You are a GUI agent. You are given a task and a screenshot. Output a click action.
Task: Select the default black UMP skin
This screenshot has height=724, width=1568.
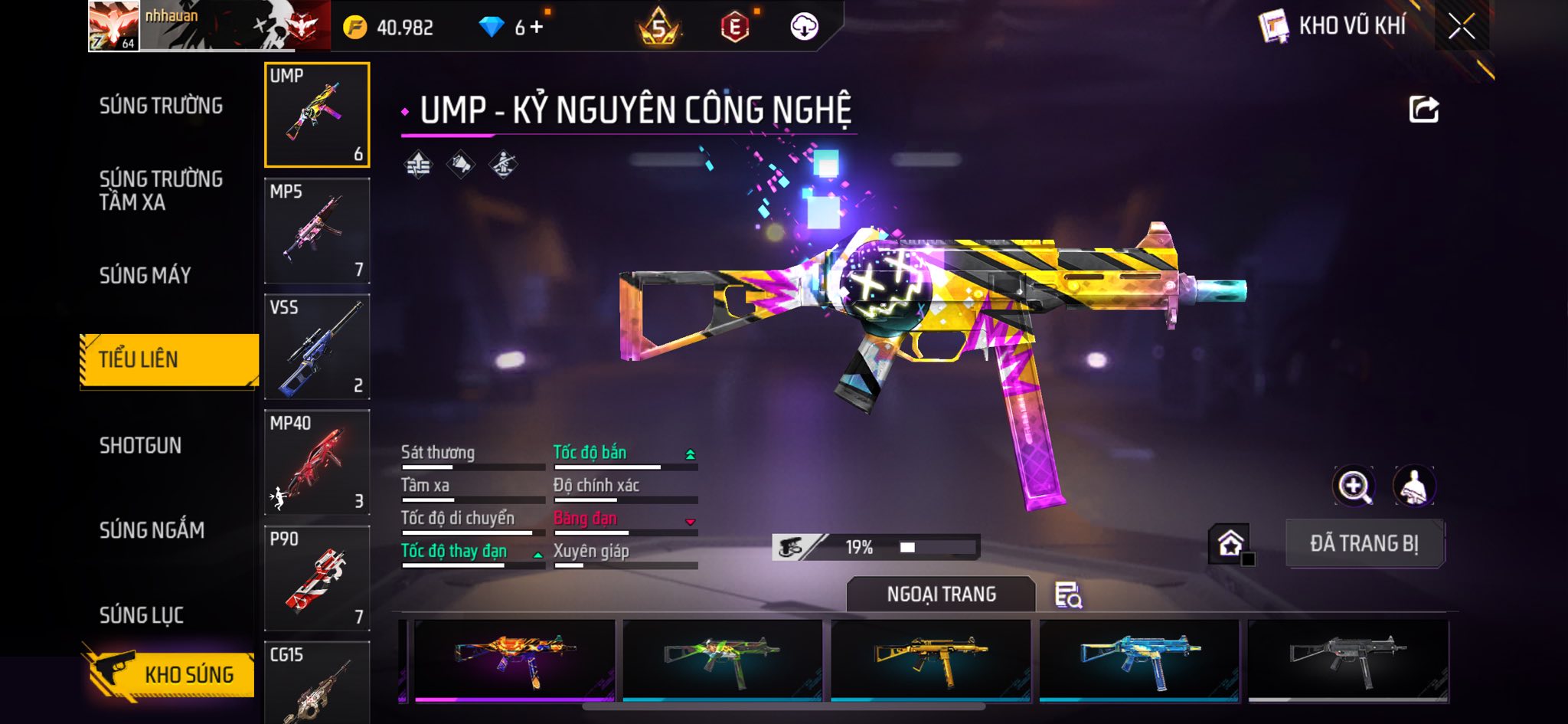pos(1347,660)
